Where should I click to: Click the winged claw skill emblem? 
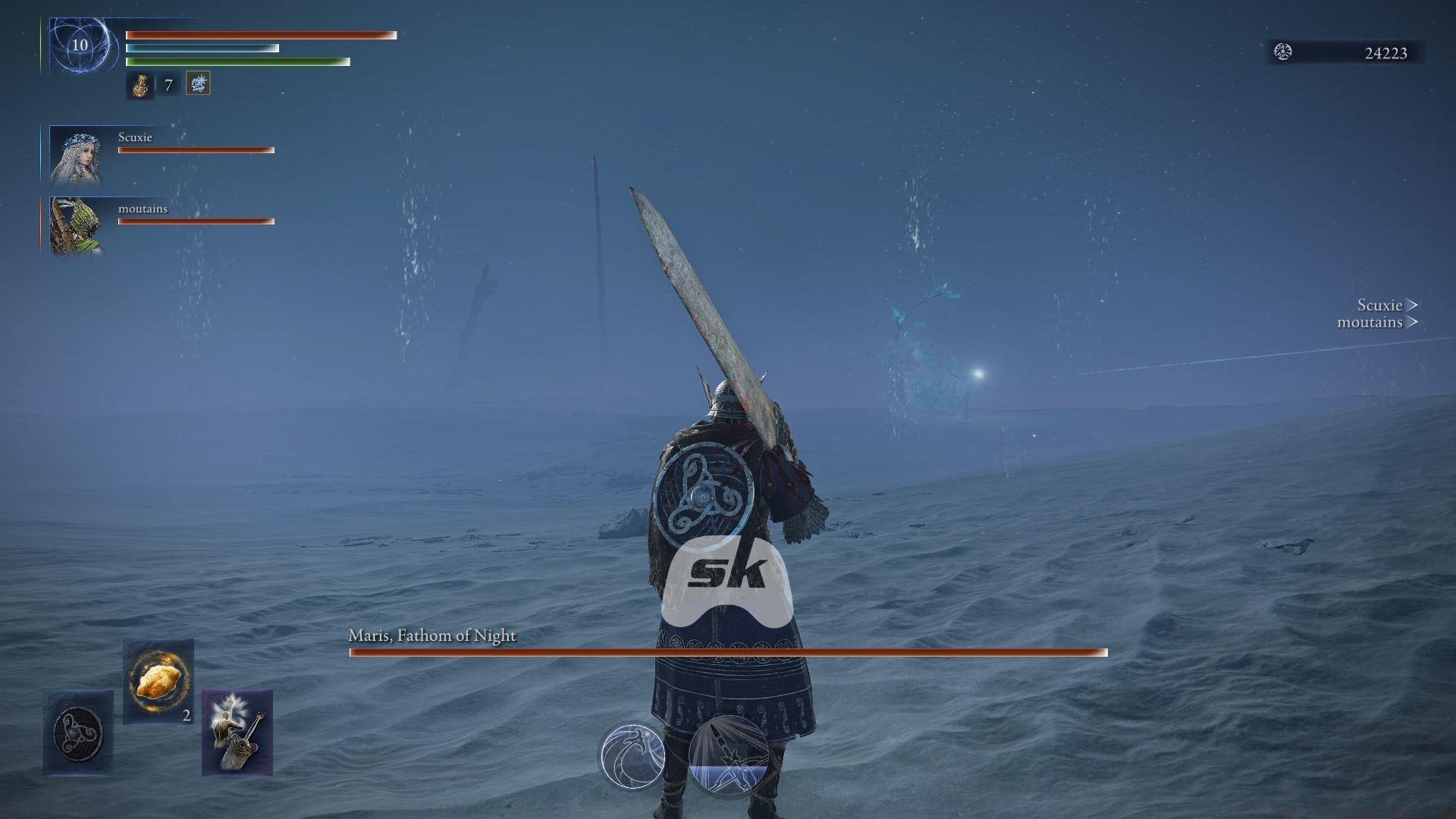pos(634,757)
